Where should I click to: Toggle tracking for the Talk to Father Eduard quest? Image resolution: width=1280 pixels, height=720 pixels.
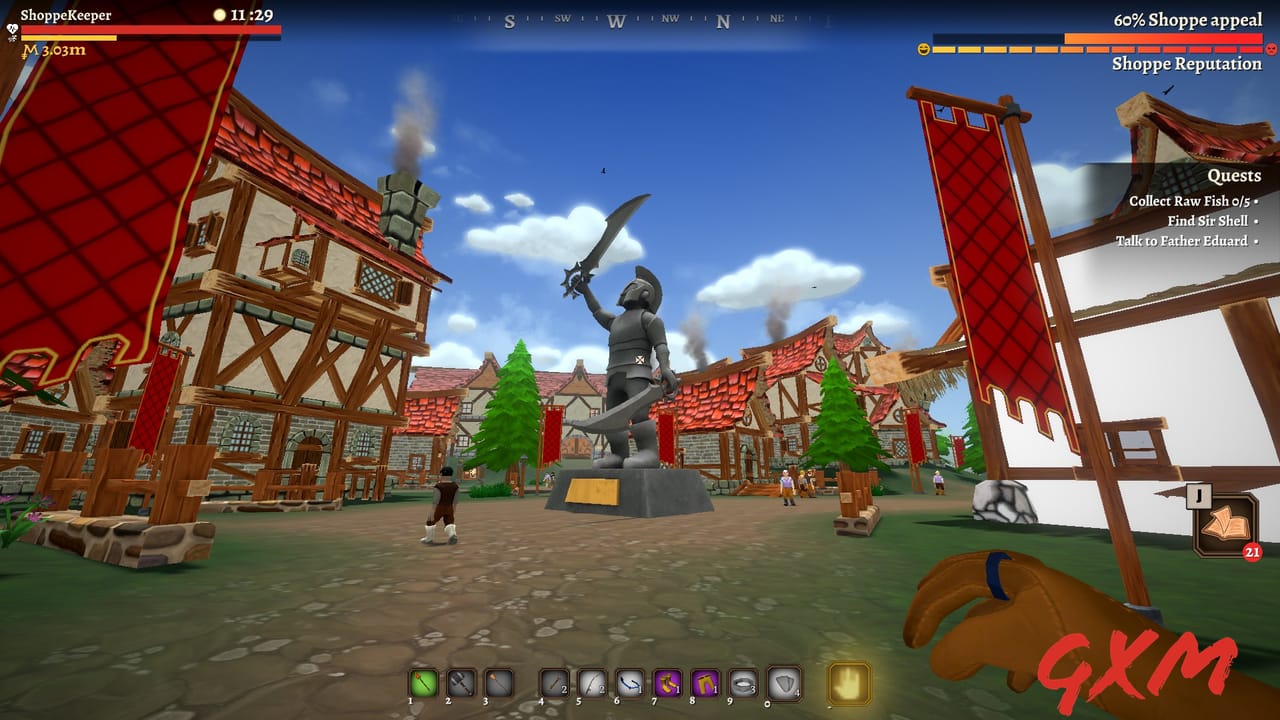point(1257,240)
